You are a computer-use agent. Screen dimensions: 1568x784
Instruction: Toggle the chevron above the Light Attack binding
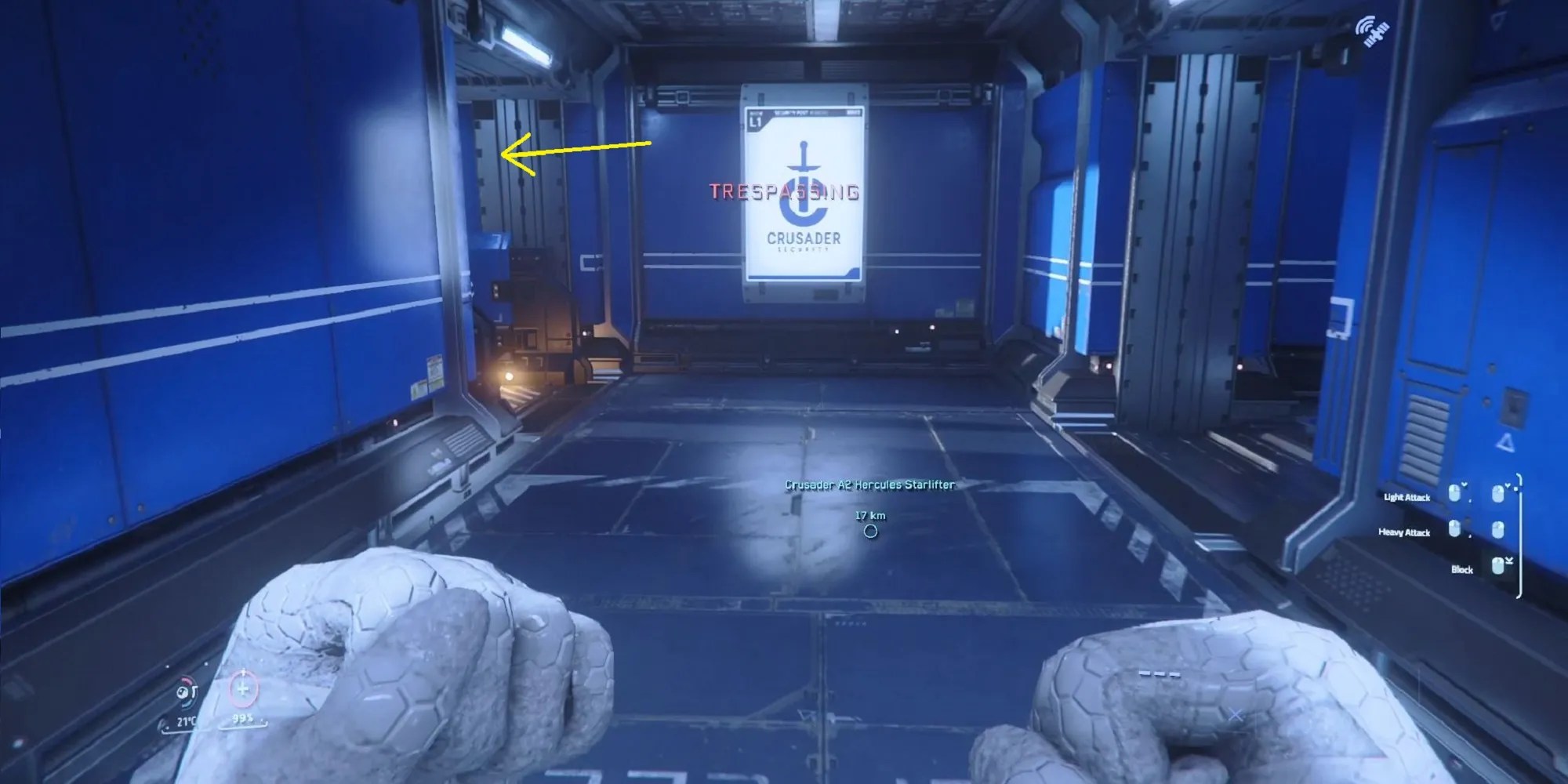1464,485
